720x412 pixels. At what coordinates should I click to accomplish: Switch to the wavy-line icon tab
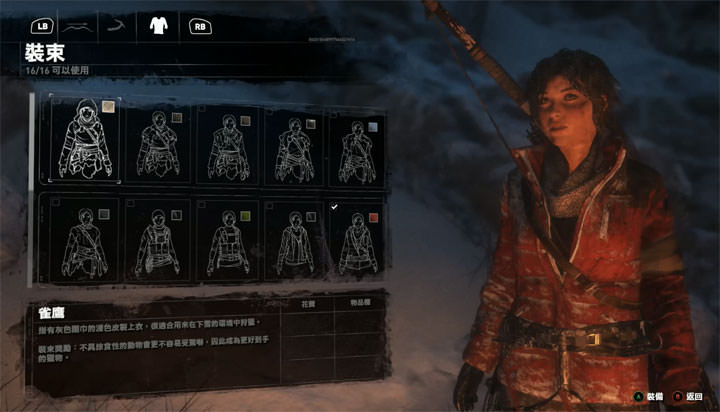[79, 26]
